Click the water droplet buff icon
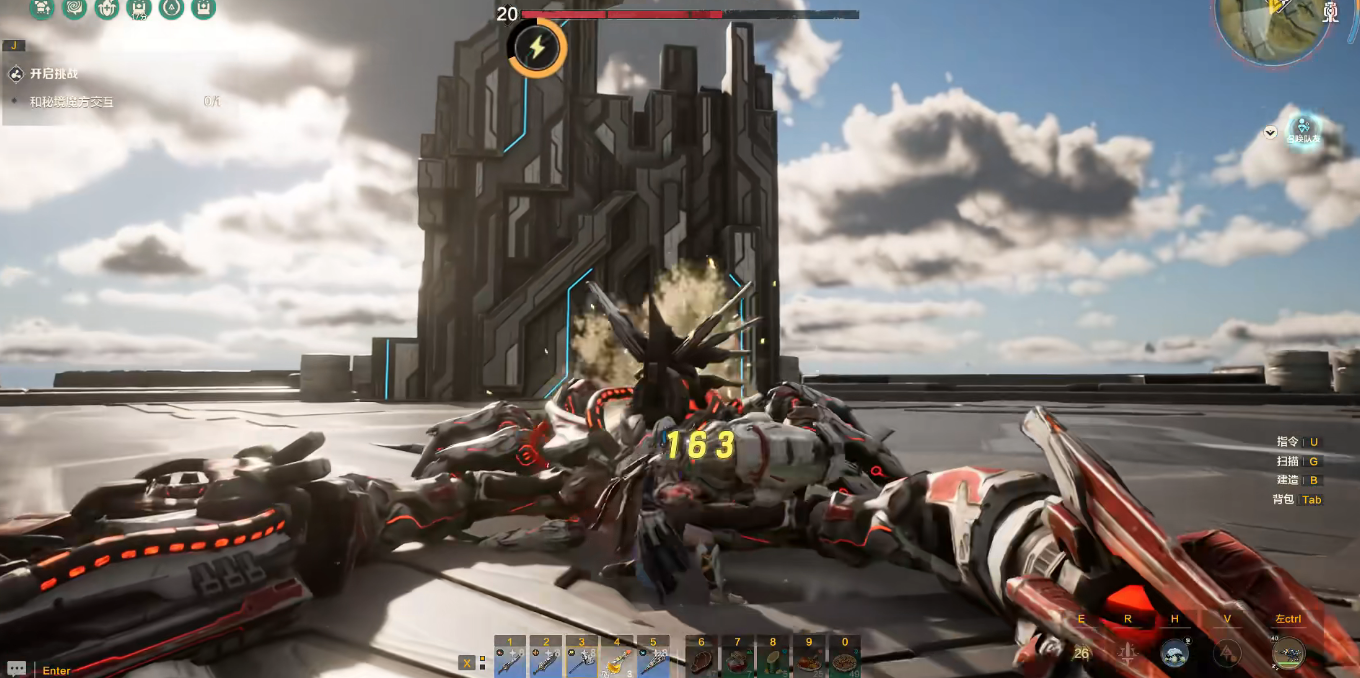This screenshot has width=1360, height=678. pyautogui.click(x=171, y=9)
